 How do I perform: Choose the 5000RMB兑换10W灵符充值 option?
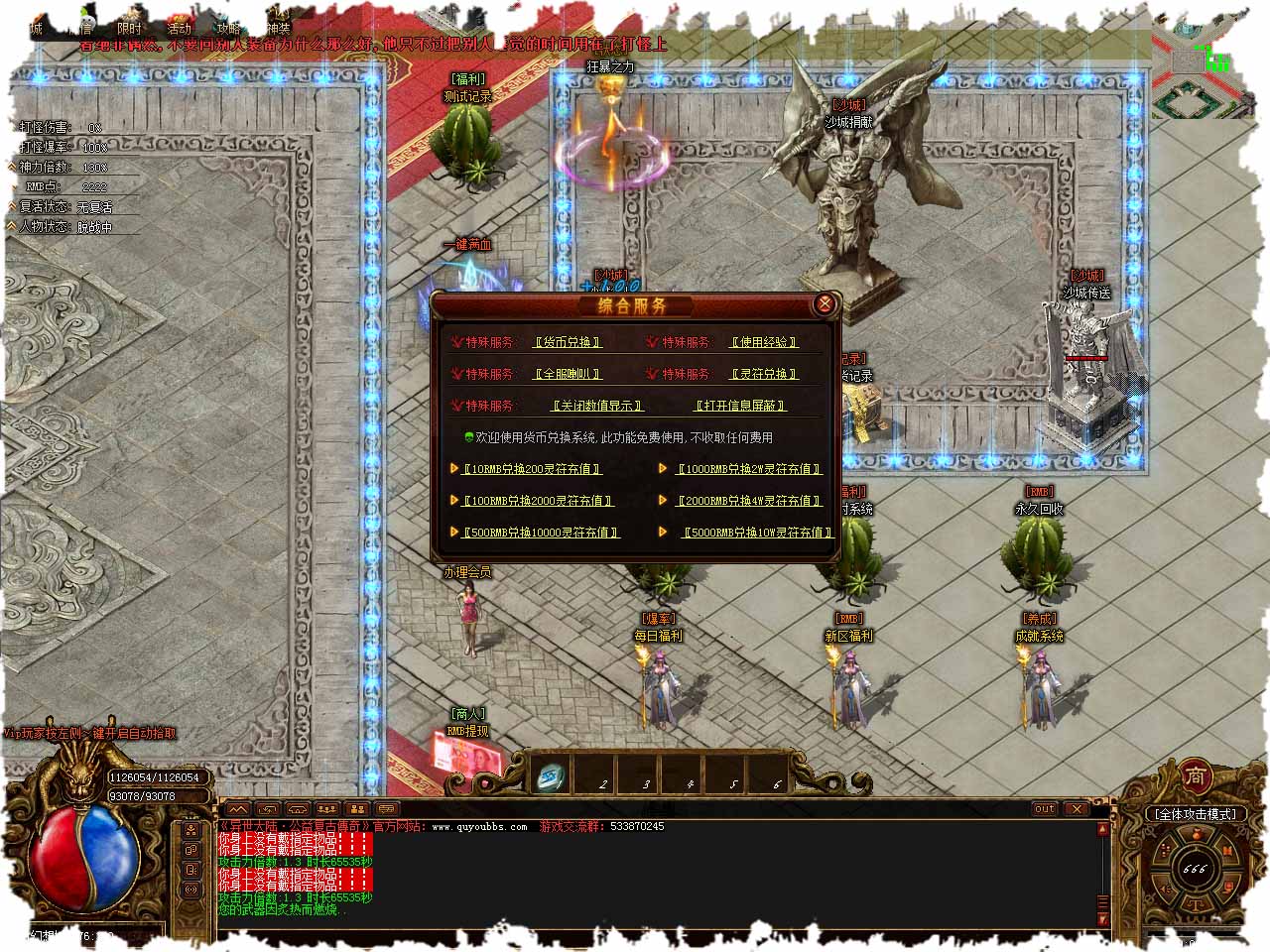pyautogui.click(x=758, y=533)
